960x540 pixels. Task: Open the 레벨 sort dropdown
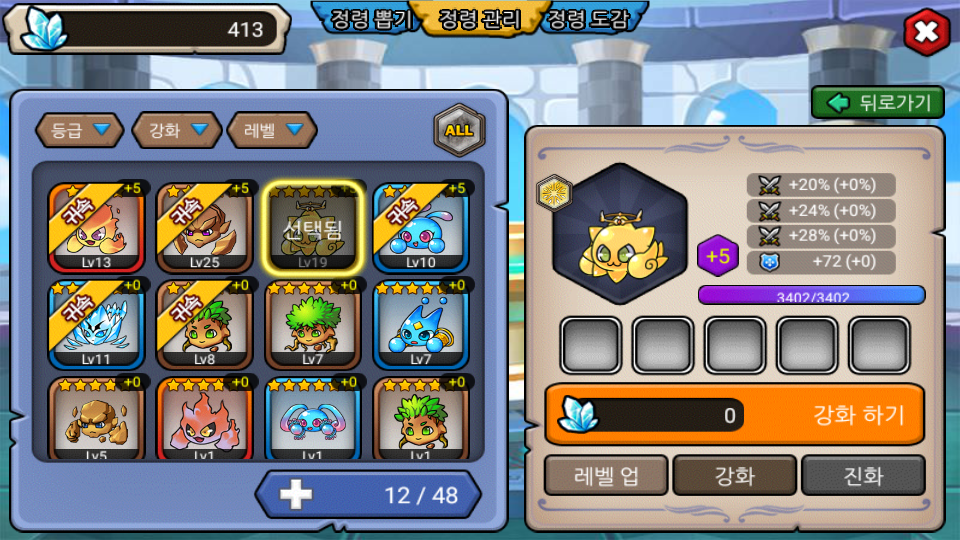(272, 130)
